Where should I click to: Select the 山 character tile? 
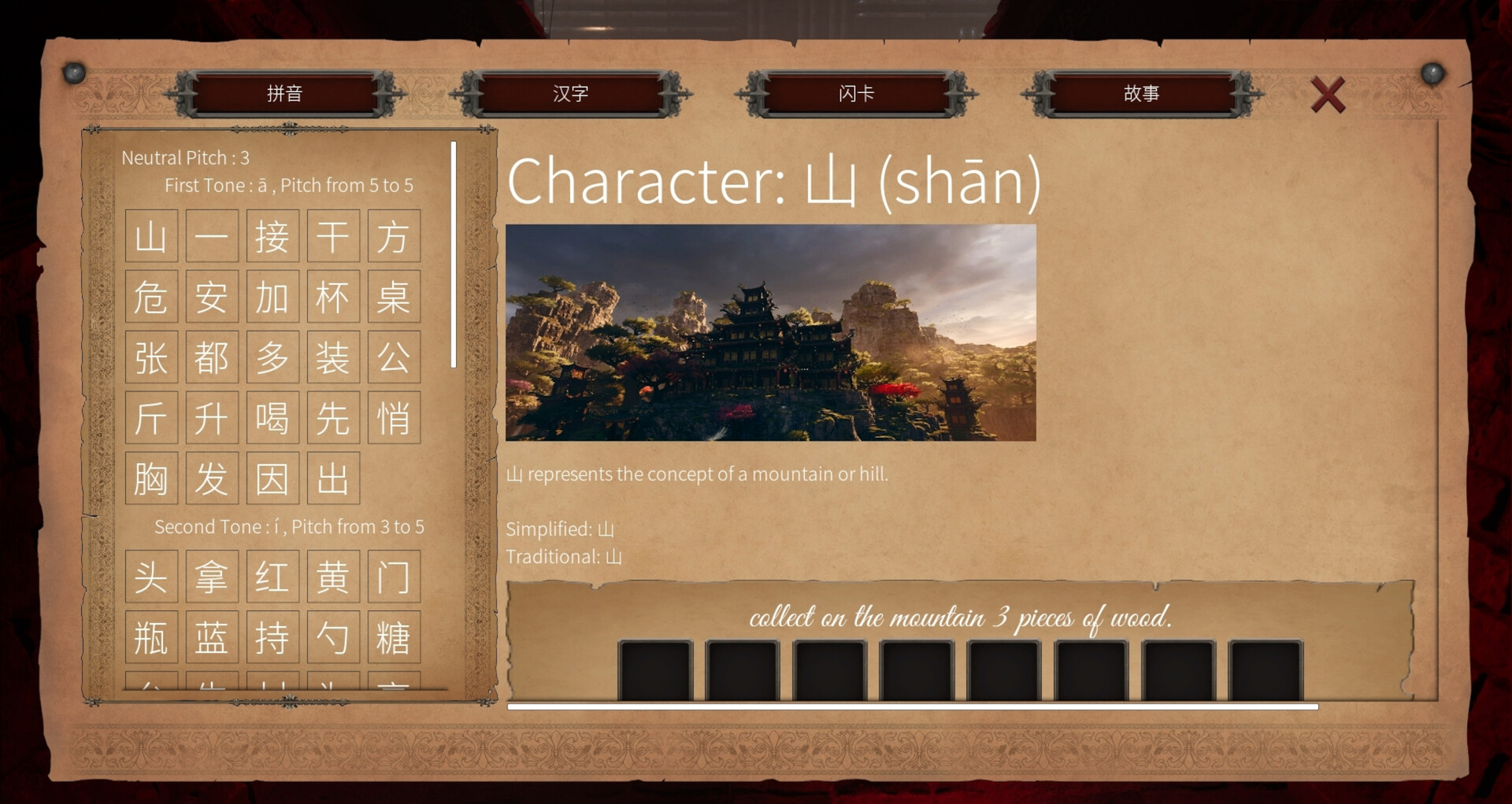(x=150, y=235)
